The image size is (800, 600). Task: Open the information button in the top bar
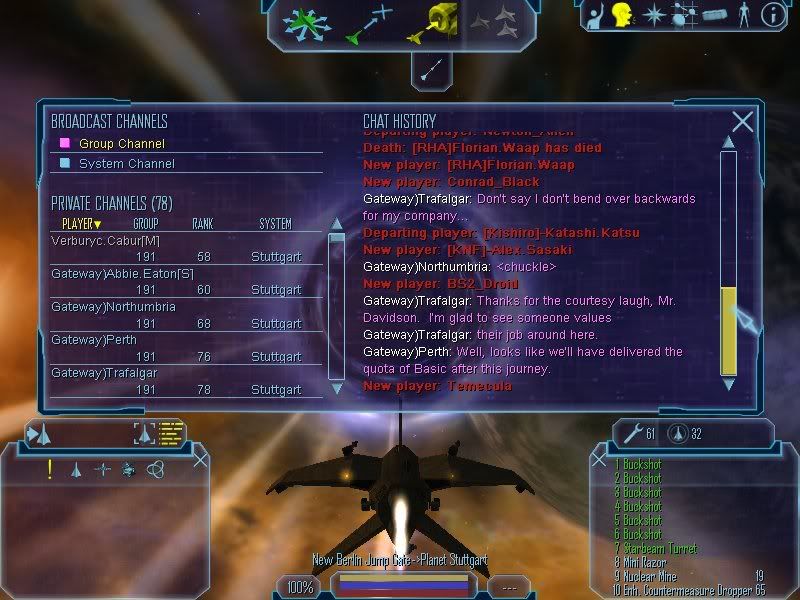click(x=771, y=15)
